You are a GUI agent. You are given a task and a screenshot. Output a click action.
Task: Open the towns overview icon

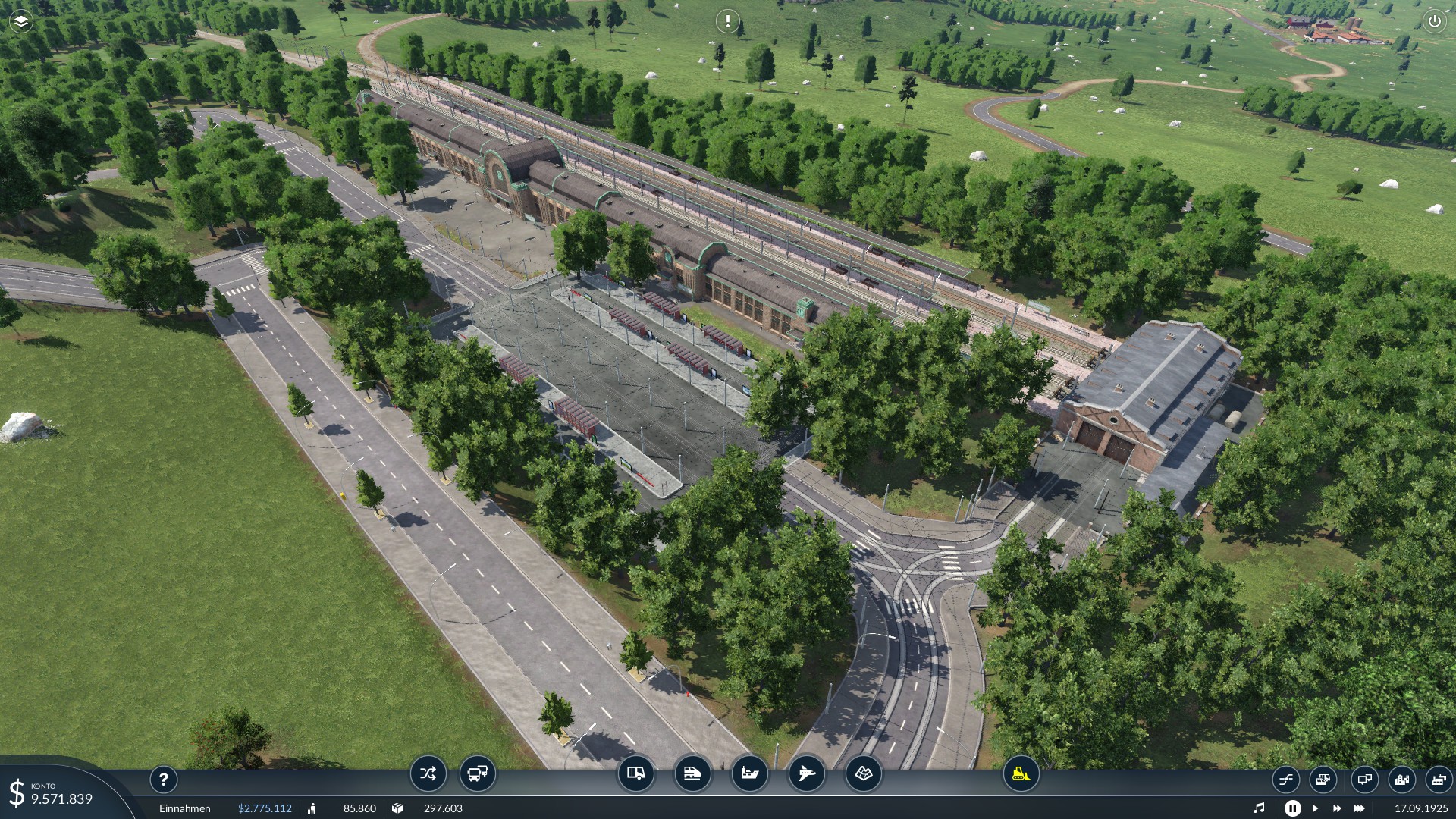[1401, 779]
